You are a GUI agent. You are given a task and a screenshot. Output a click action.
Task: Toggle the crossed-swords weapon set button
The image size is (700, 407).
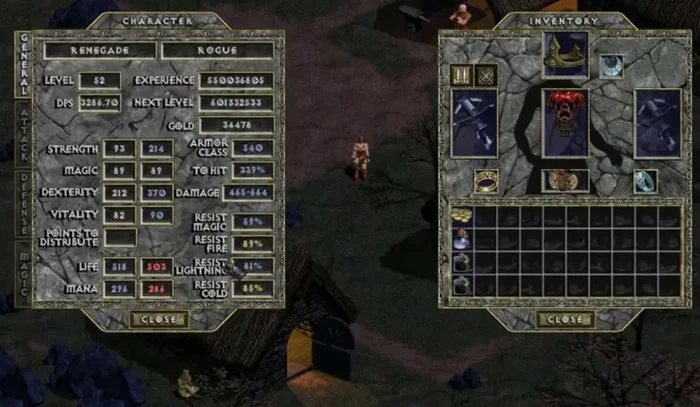[x=486, y=76]
